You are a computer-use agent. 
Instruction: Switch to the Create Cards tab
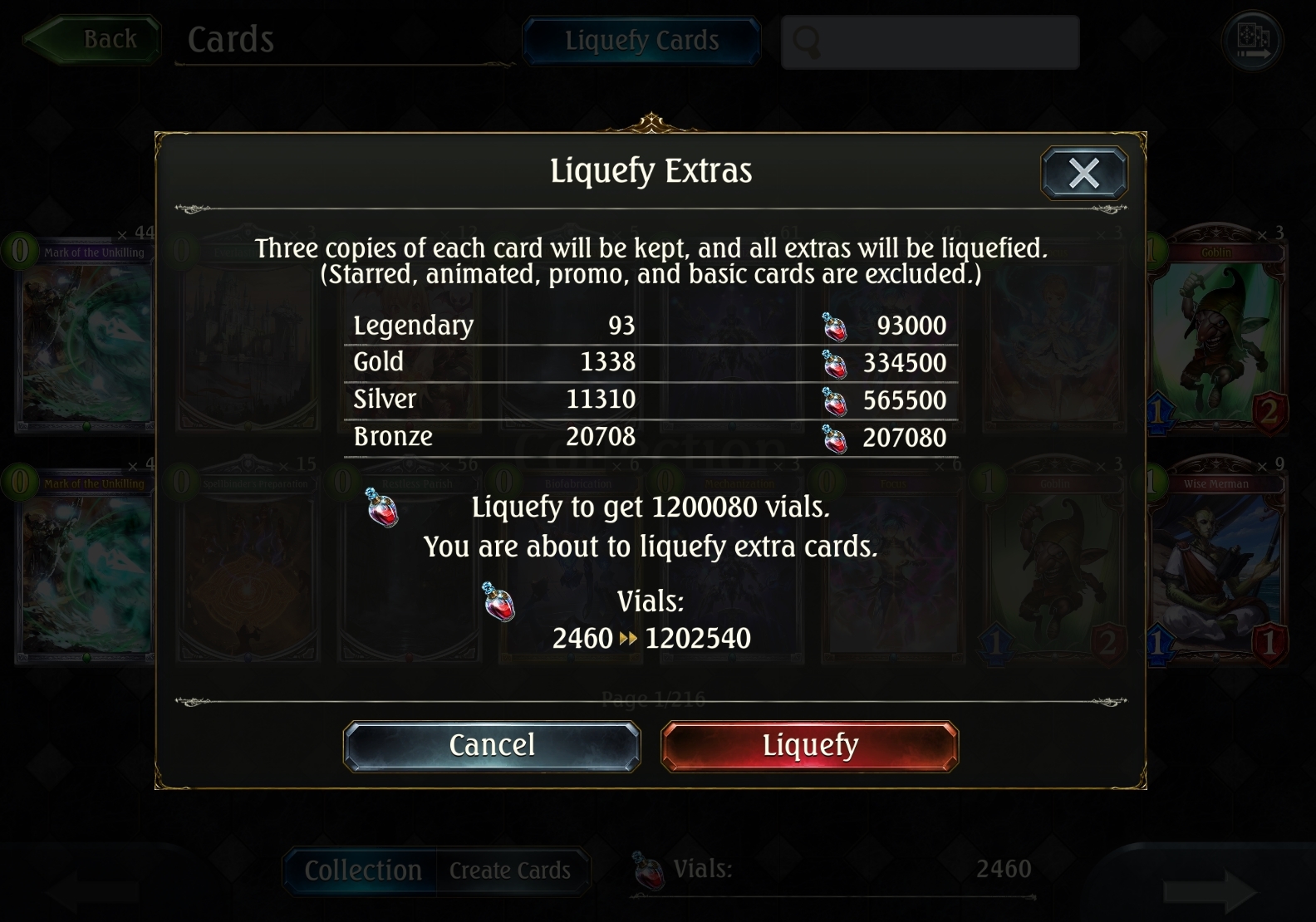[509, 871]
